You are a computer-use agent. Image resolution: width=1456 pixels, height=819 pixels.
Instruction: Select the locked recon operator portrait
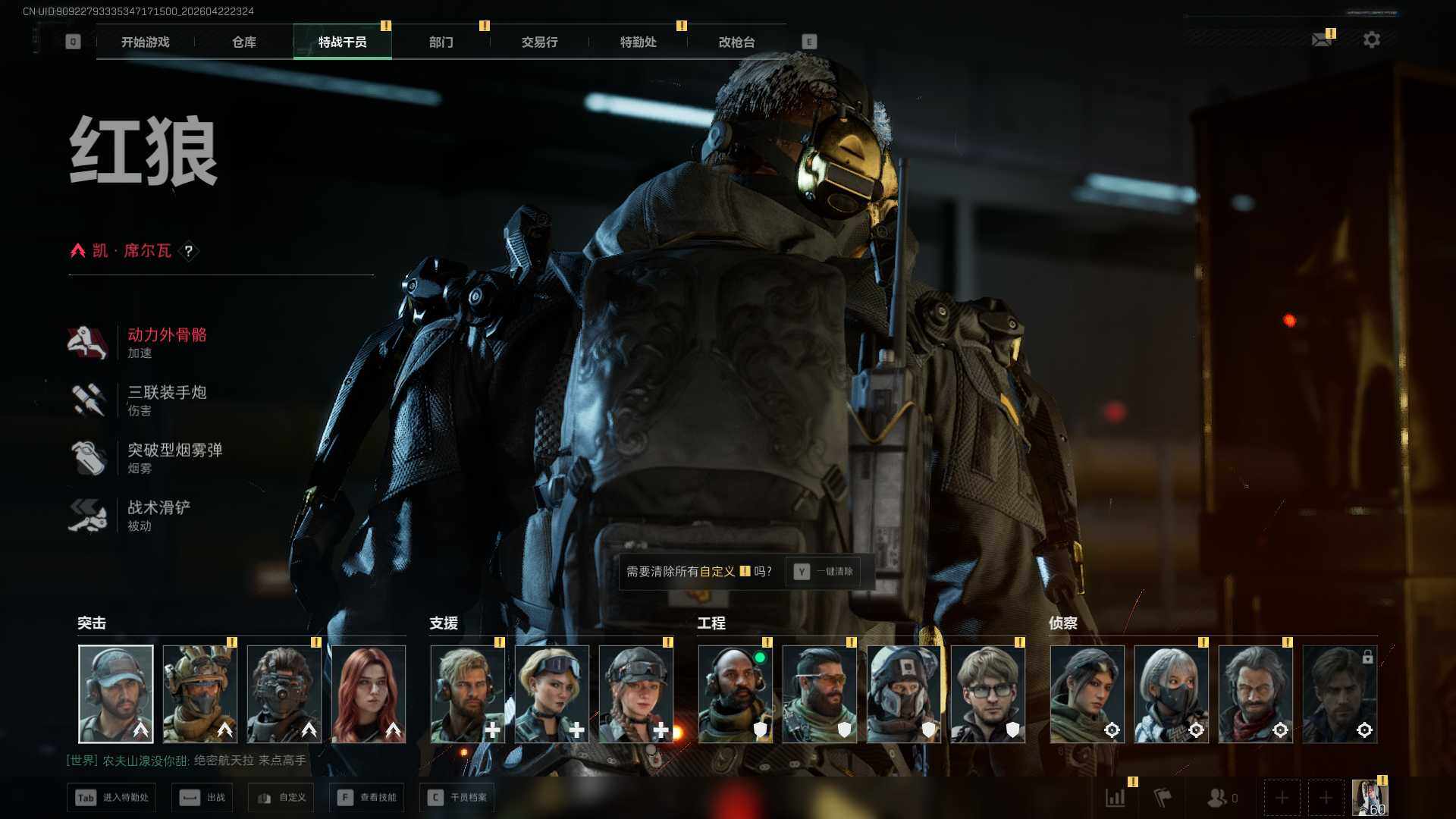(1339, 694)
